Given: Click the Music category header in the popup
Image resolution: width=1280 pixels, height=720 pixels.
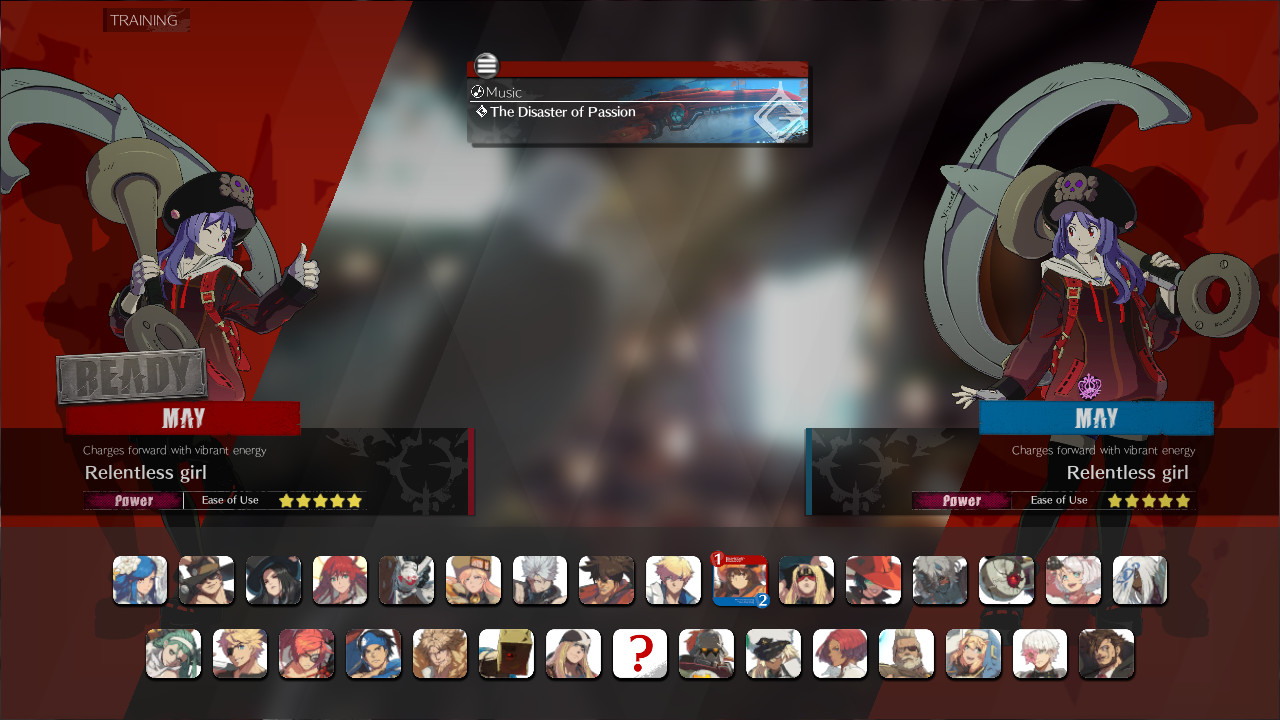Looking at the screenshot, I should [x=502, y=92].
